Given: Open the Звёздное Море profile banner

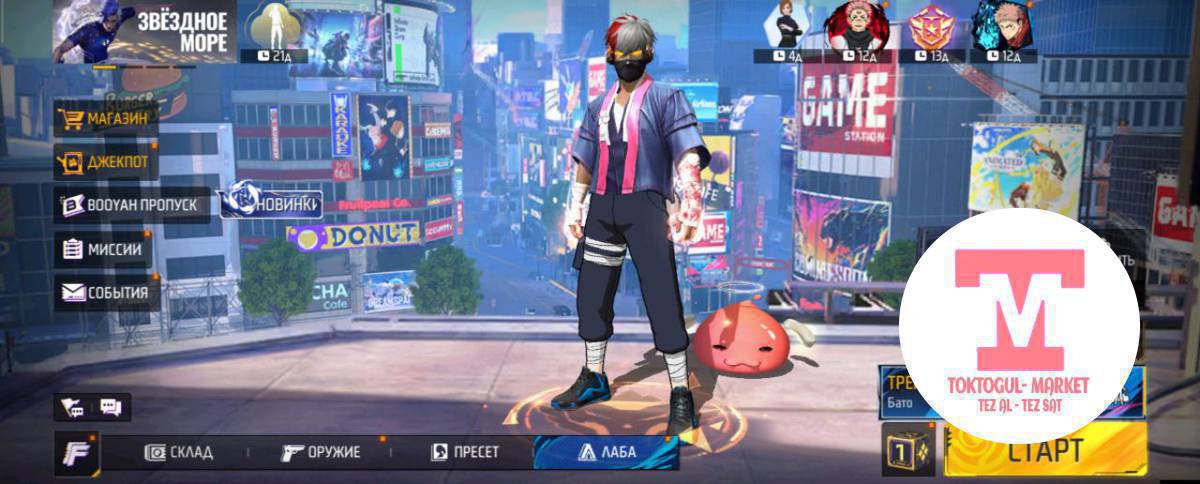Looking at the screenshot, I should [x=144, y=31].
